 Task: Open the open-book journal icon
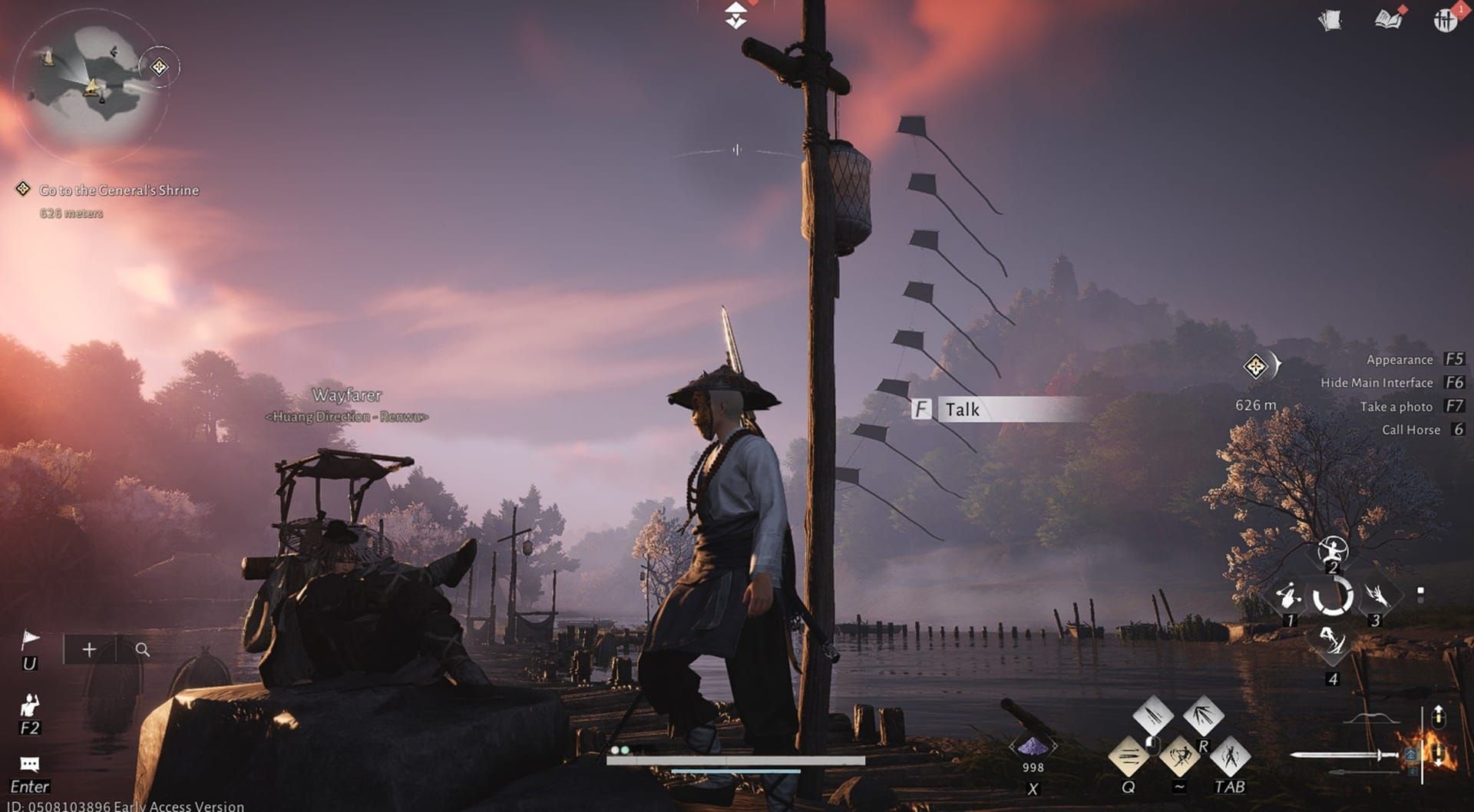click(1388, 19)
